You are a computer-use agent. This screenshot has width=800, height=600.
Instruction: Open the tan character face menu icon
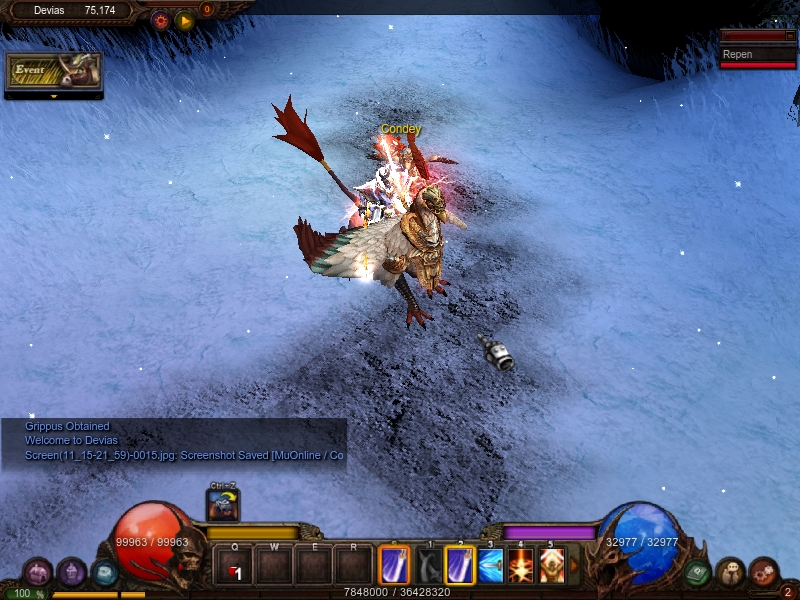730,572
